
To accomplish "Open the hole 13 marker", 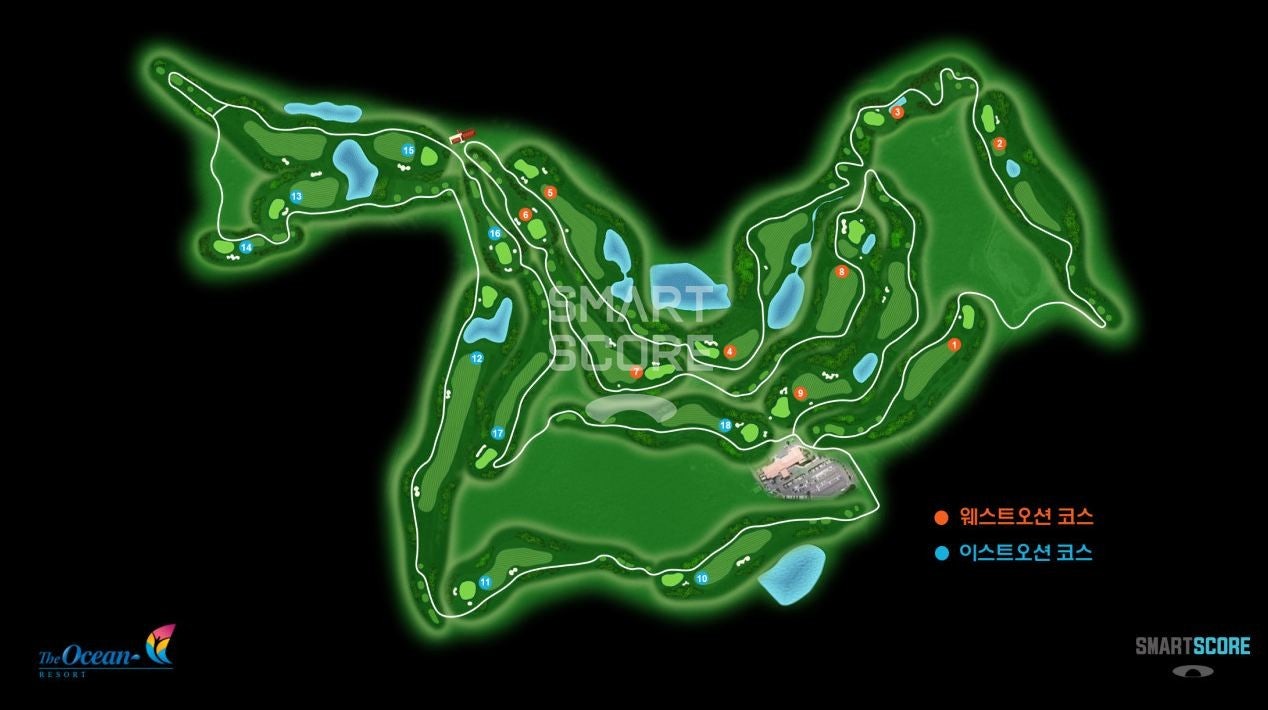I will (x=296, y=197).
